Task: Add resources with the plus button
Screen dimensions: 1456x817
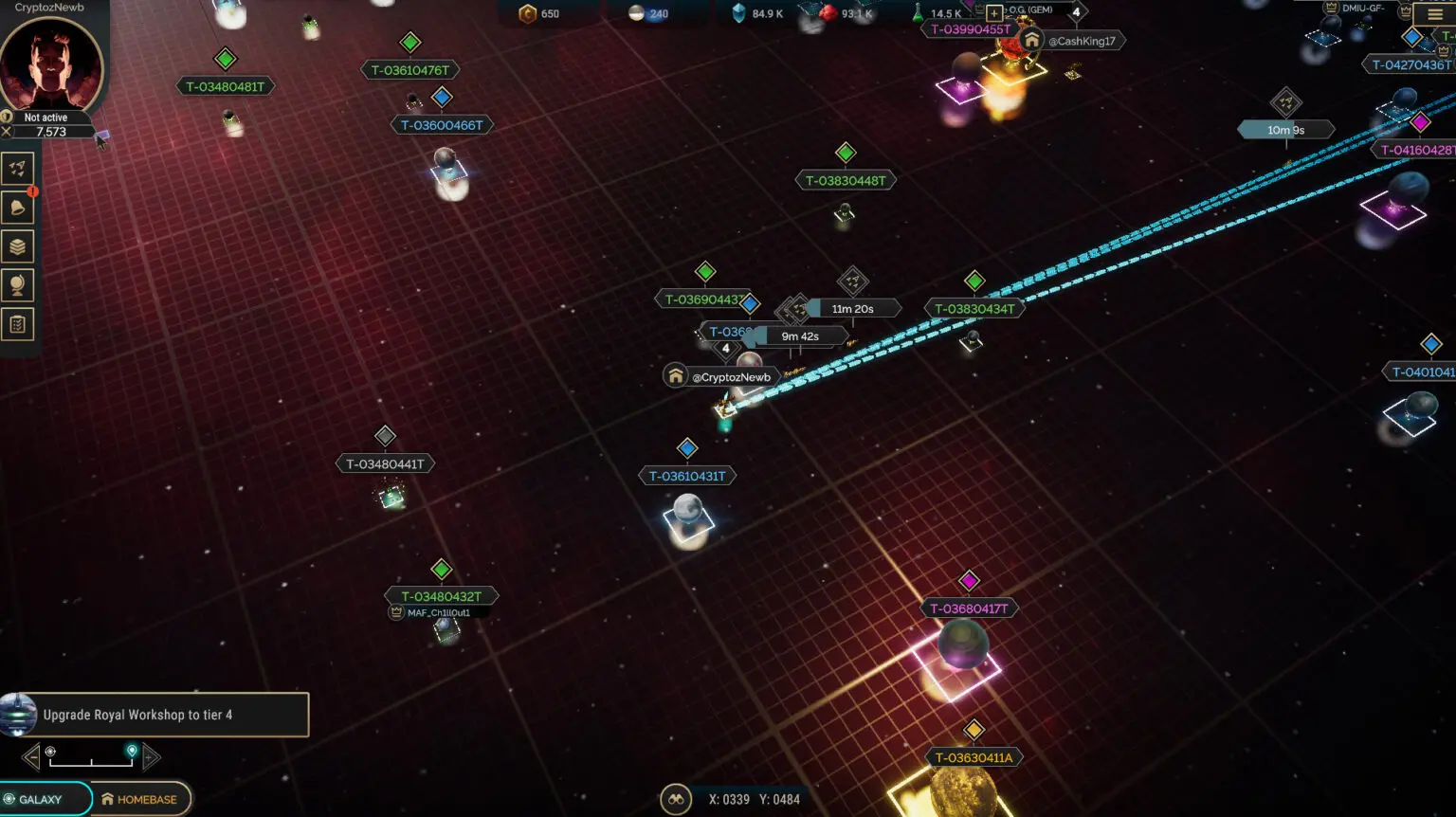Action: [x=993, y=13]
